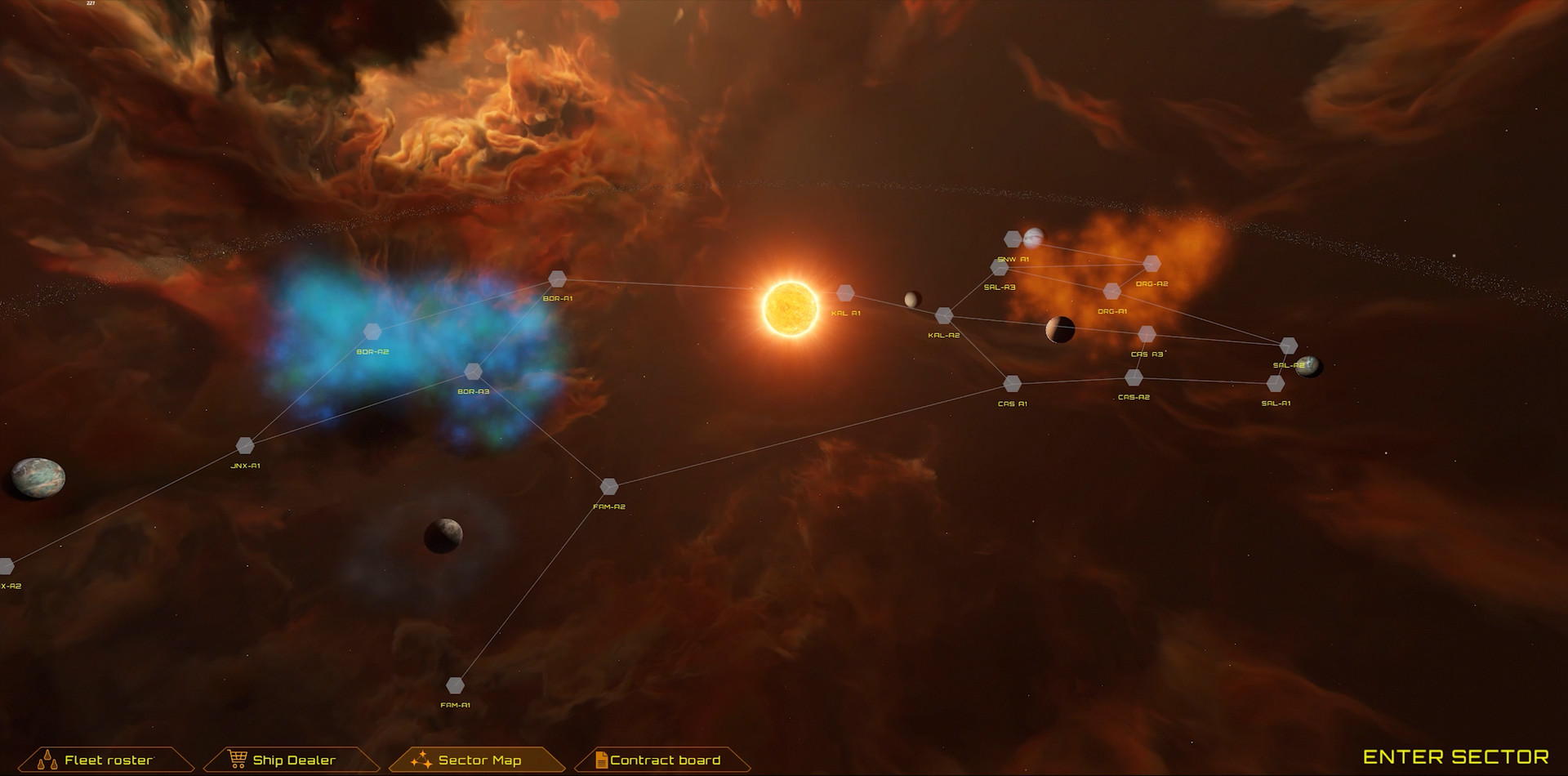Click the shopping cart icon beside Ship Dealer
This screenshot has height=776, width=1568.
[x=238, y=759]
